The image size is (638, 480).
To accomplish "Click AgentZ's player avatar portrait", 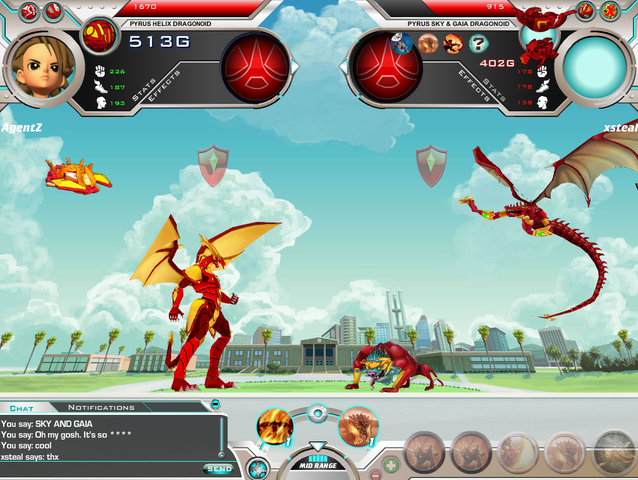I will point(42,63).
